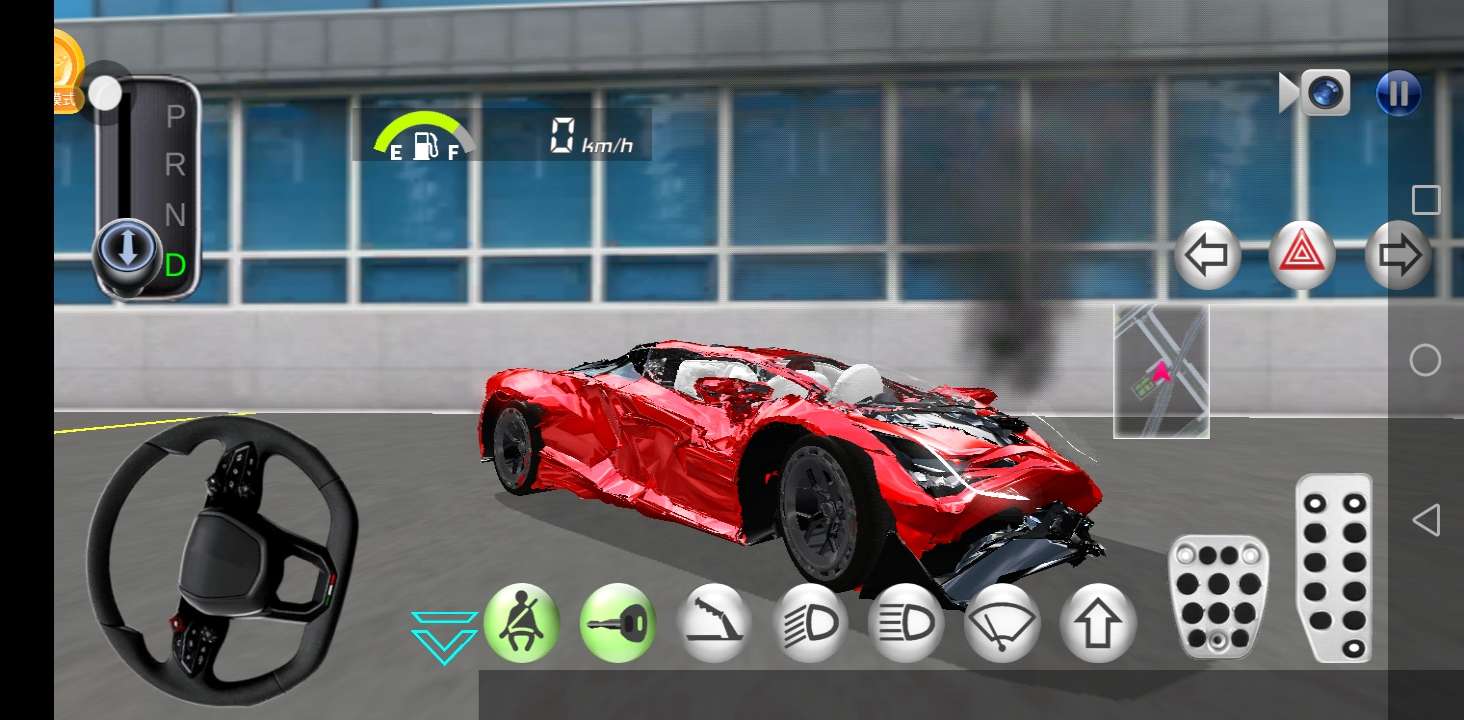Toggle the ignition key button
The width and height of the screenshot is (1464, 720).
617,623
